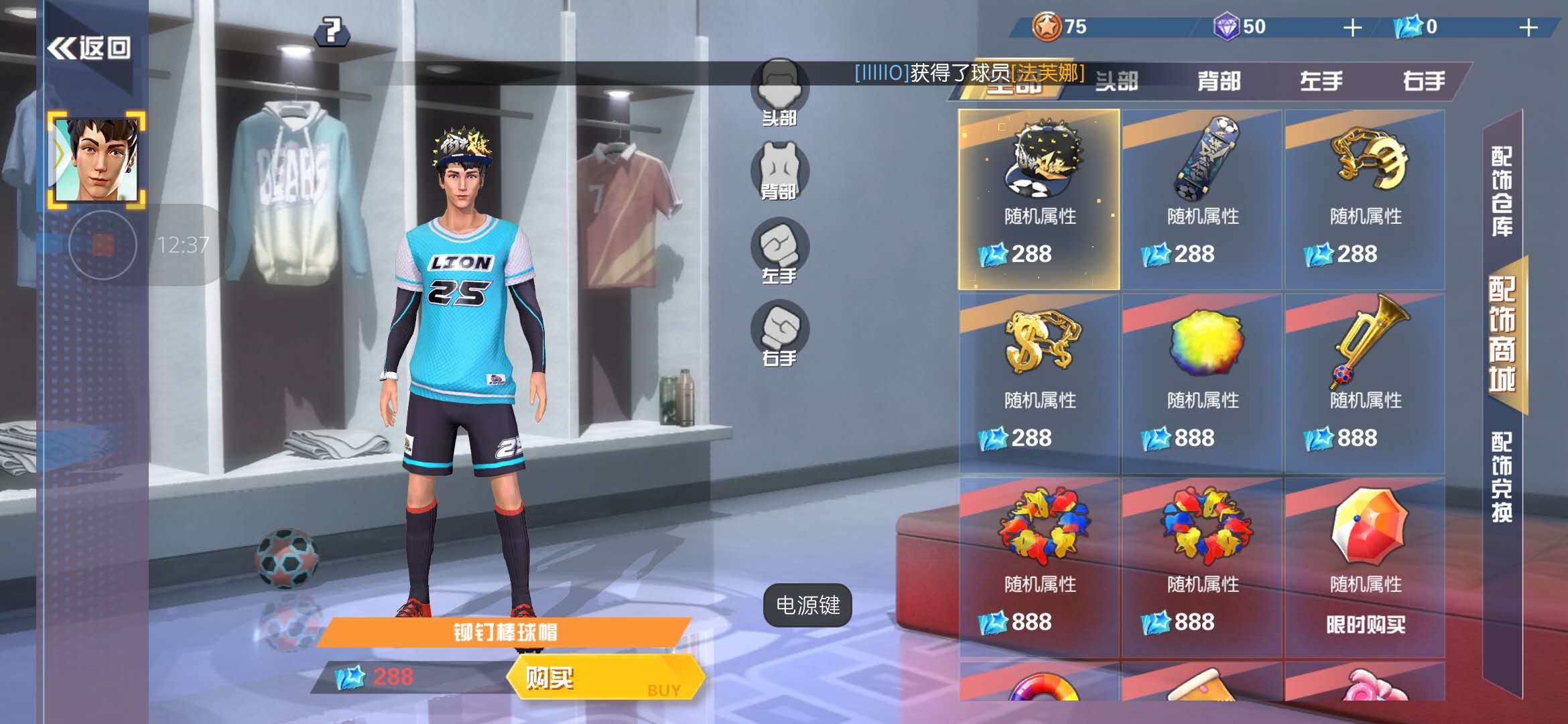Switch to the 背部 category tab
1568x724 pixels.
point(1219,82)
